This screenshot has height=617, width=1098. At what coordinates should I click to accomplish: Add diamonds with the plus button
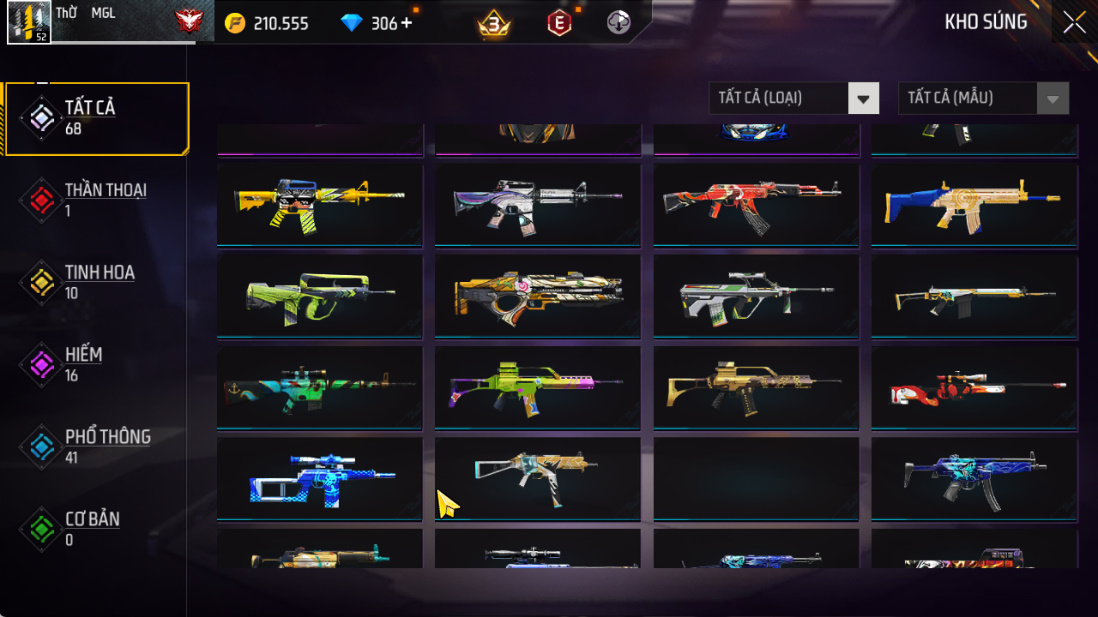406,23
